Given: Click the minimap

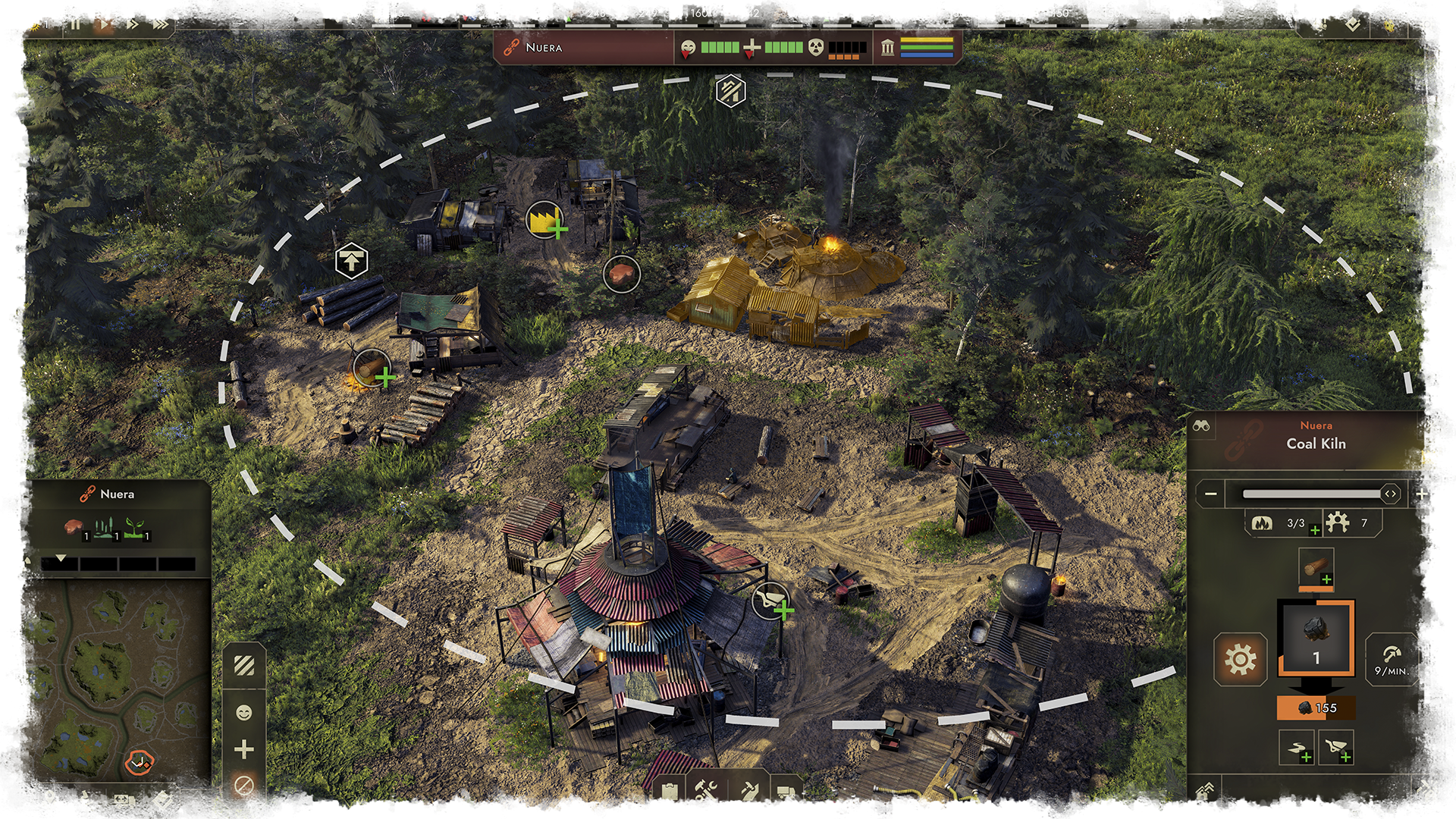Looking at the screenshot, I should coord(106,682).
